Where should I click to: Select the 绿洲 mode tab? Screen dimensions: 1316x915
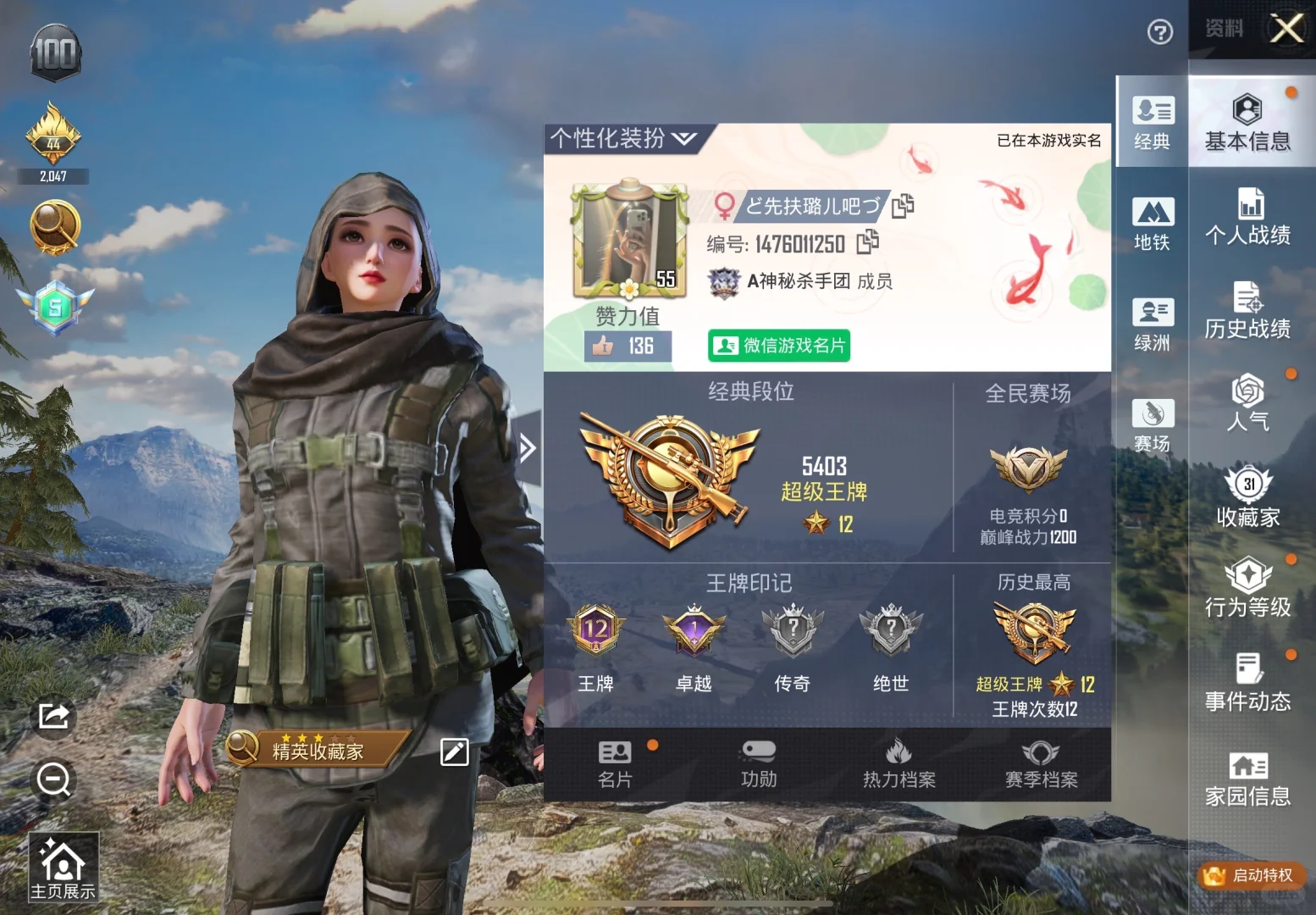1152,324
